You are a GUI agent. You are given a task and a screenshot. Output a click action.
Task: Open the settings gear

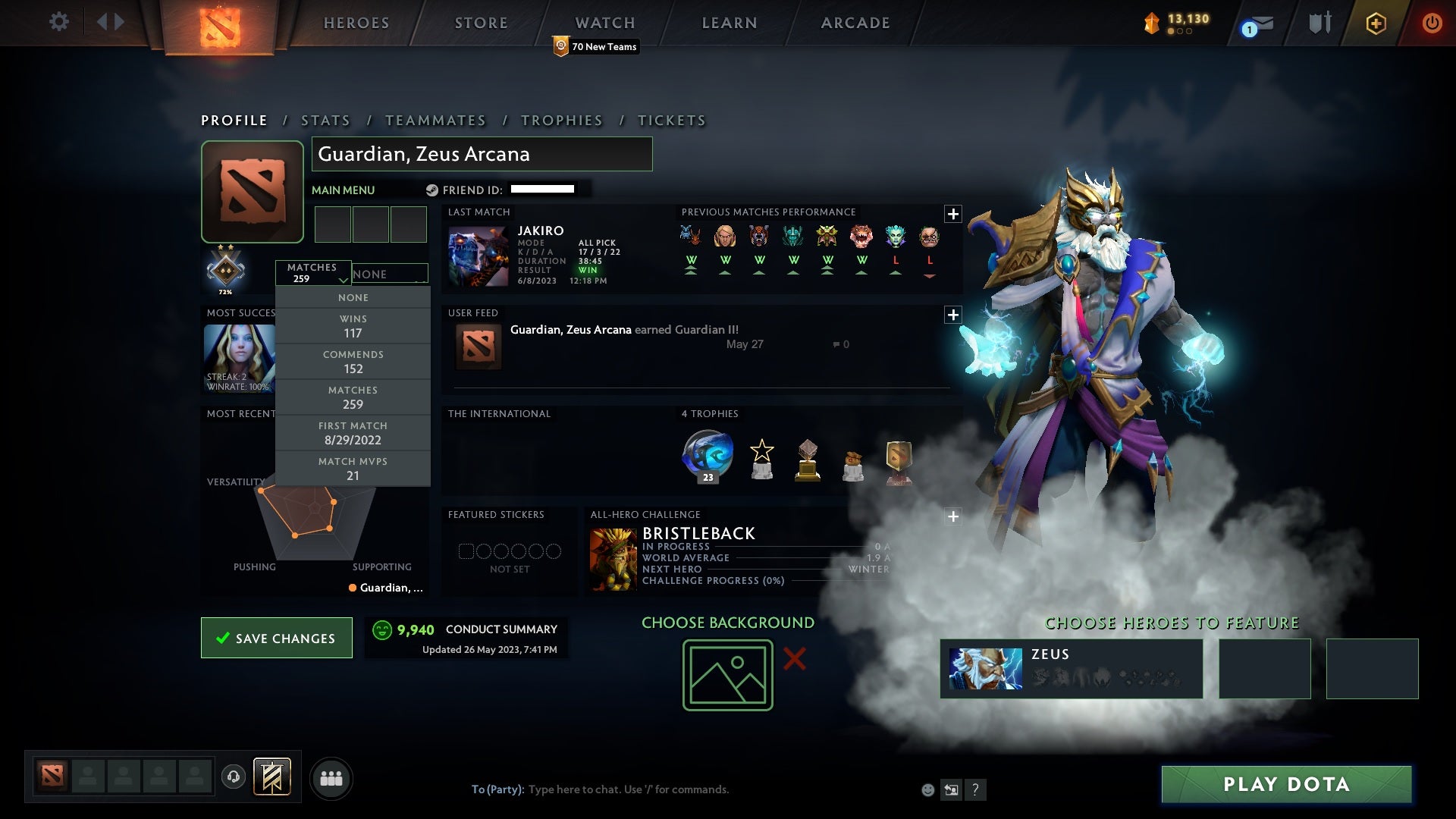(58, 21)
